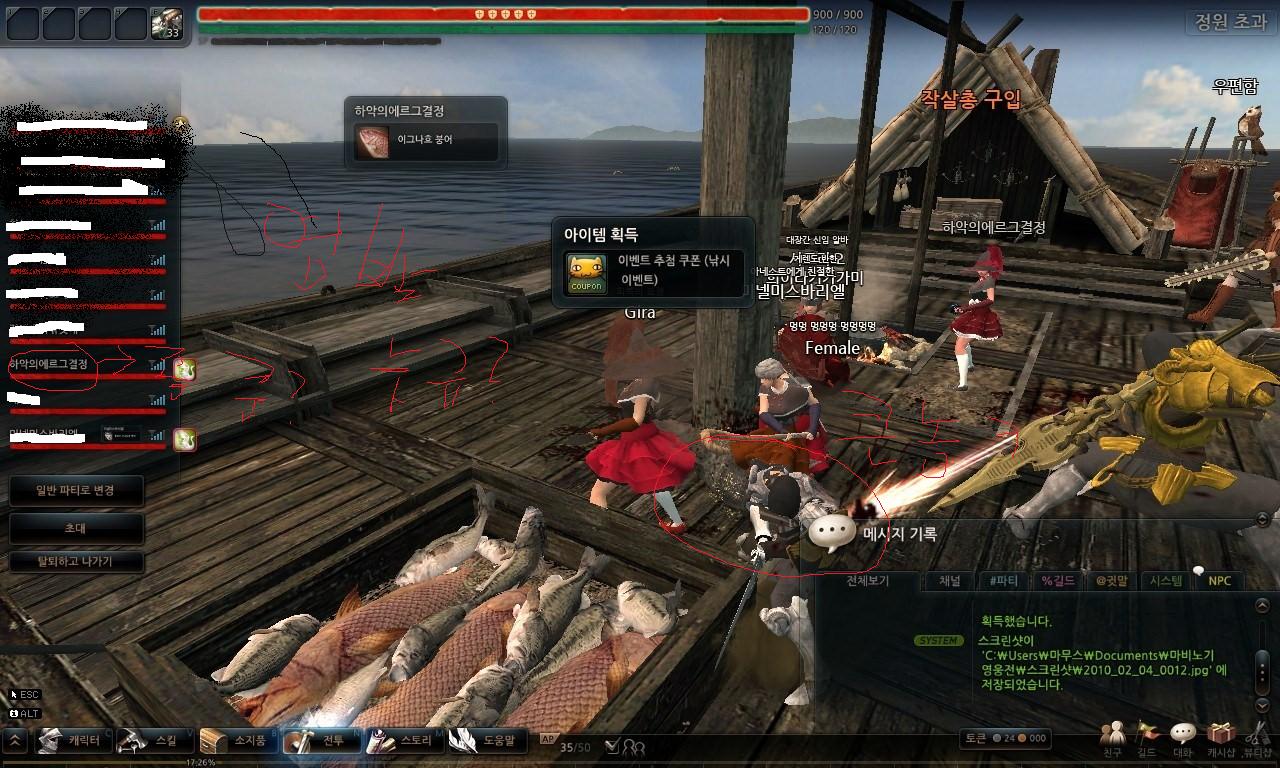This screenshot has width=1280, height=768.
Task: Switch to the %길드 chat tab
Action: (1058, 581)
